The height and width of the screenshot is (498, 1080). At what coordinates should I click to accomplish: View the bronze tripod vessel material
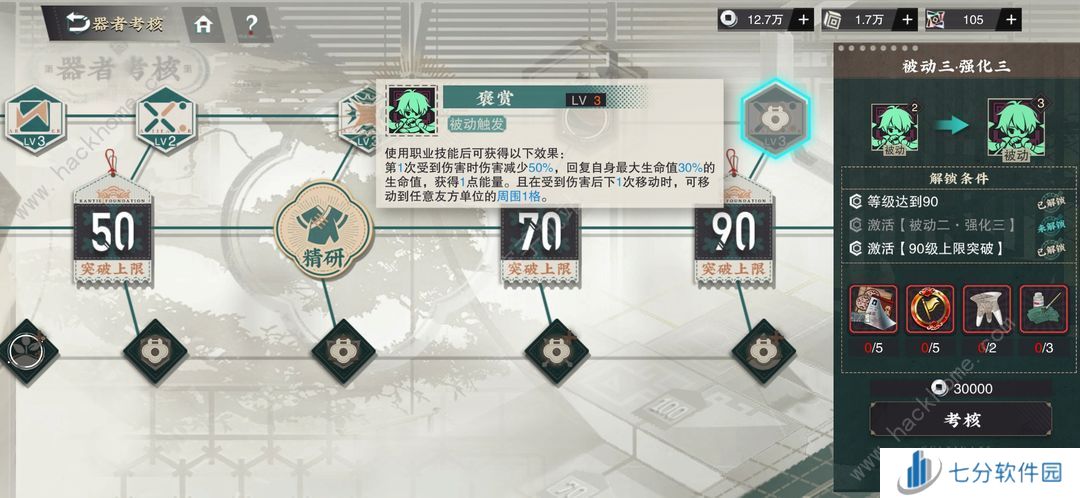coord(986,310)
